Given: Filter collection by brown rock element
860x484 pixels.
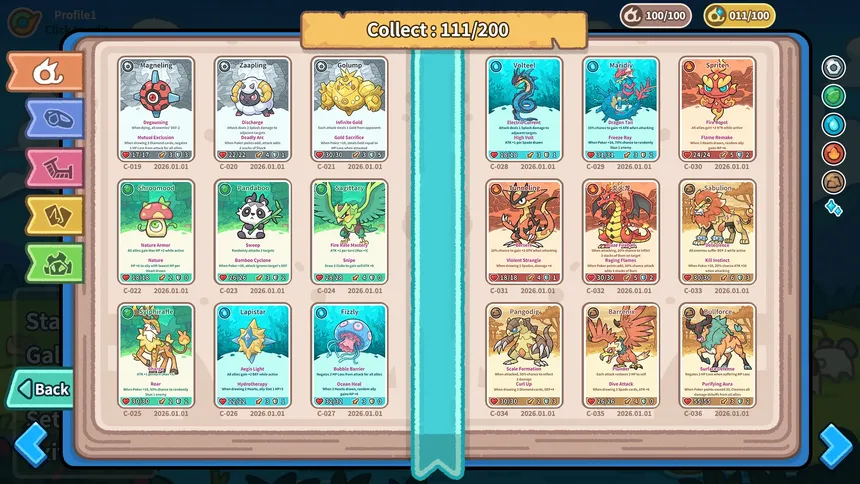Looking at the screenshot, I should pyautogui.click(x=833, y=182).
